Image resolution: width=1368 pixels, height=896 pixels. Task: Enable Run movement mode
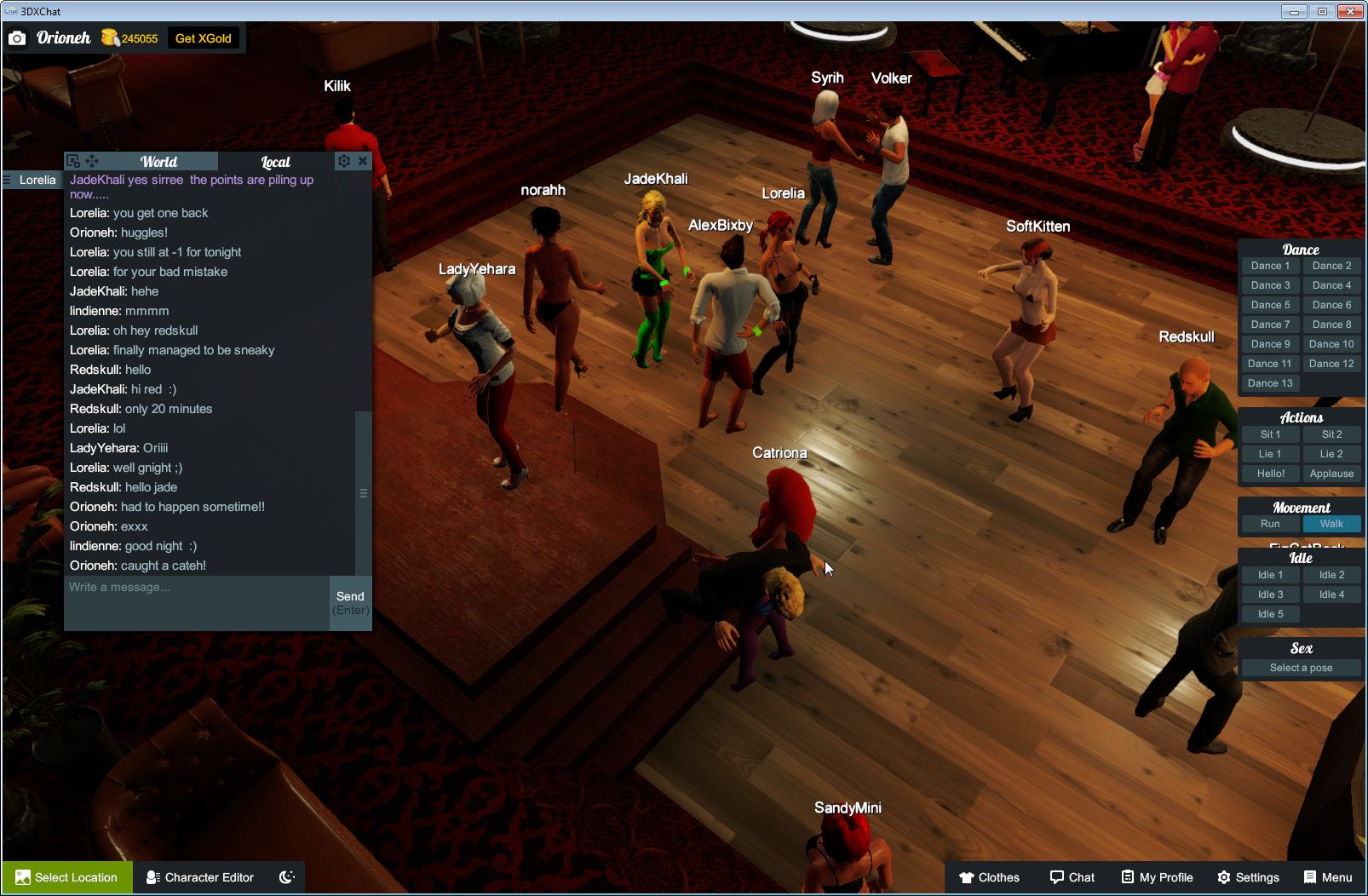(1270, 524)
